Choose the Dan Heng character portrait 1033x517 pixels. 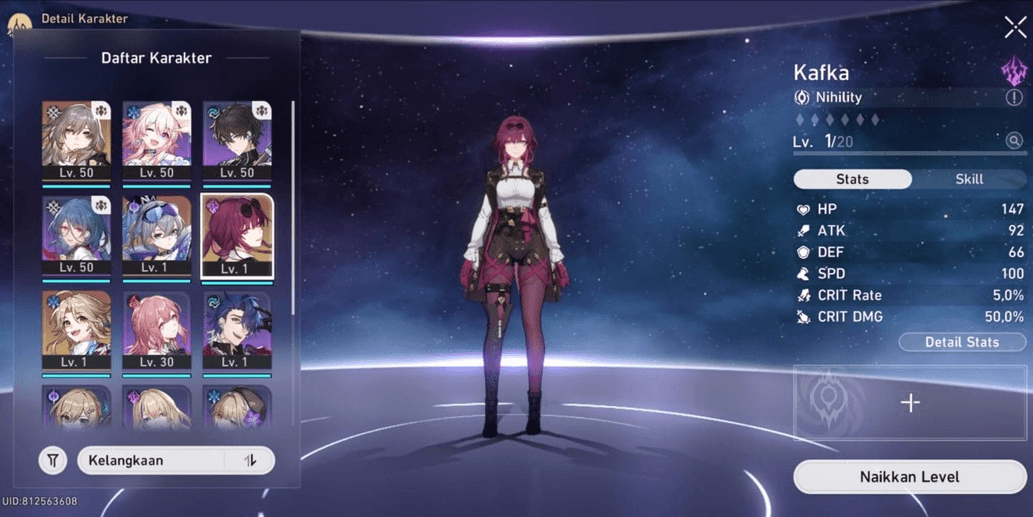click(237, 140)
